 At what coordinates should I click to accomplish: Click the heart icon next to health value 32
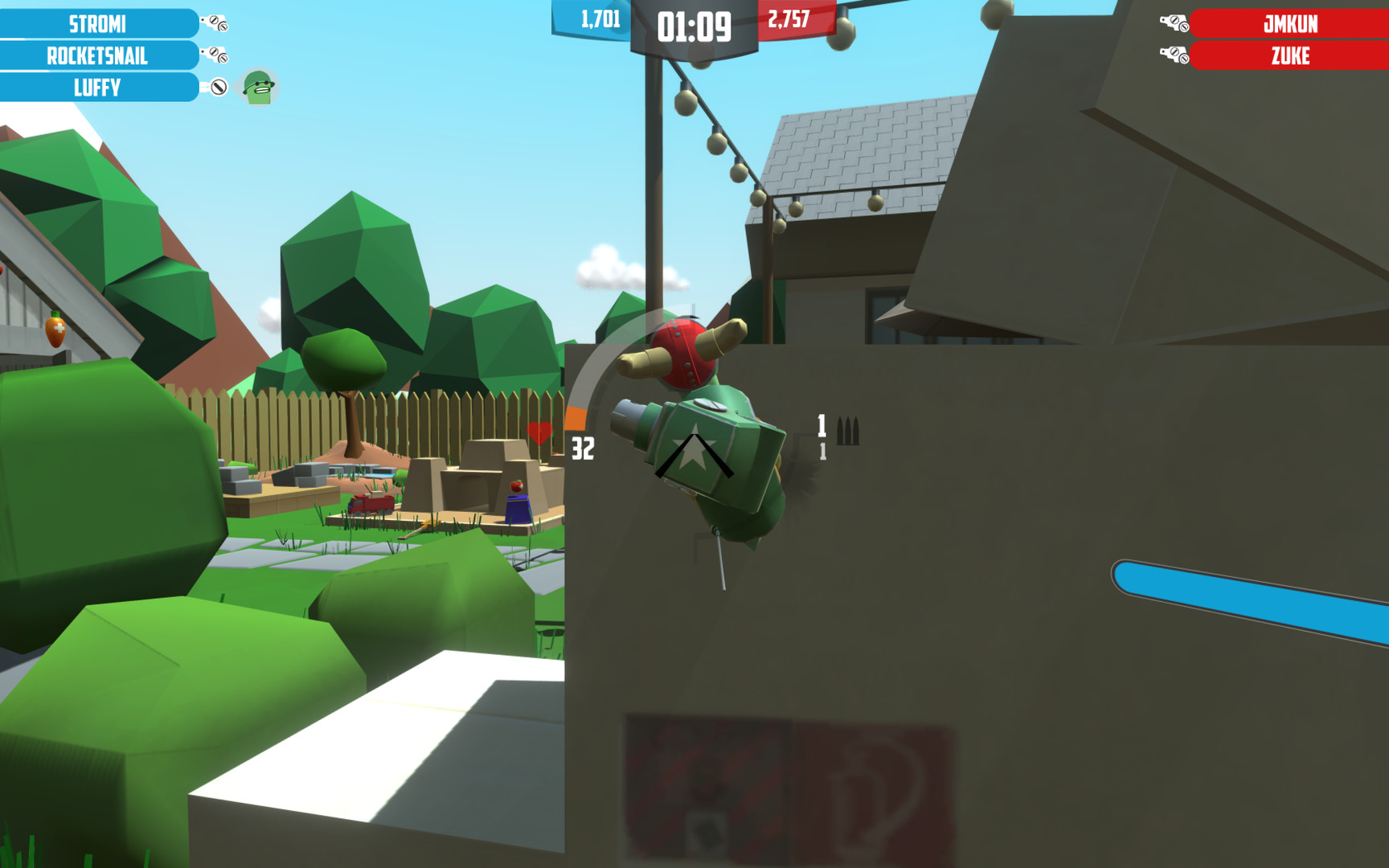(x=541, y=431)
